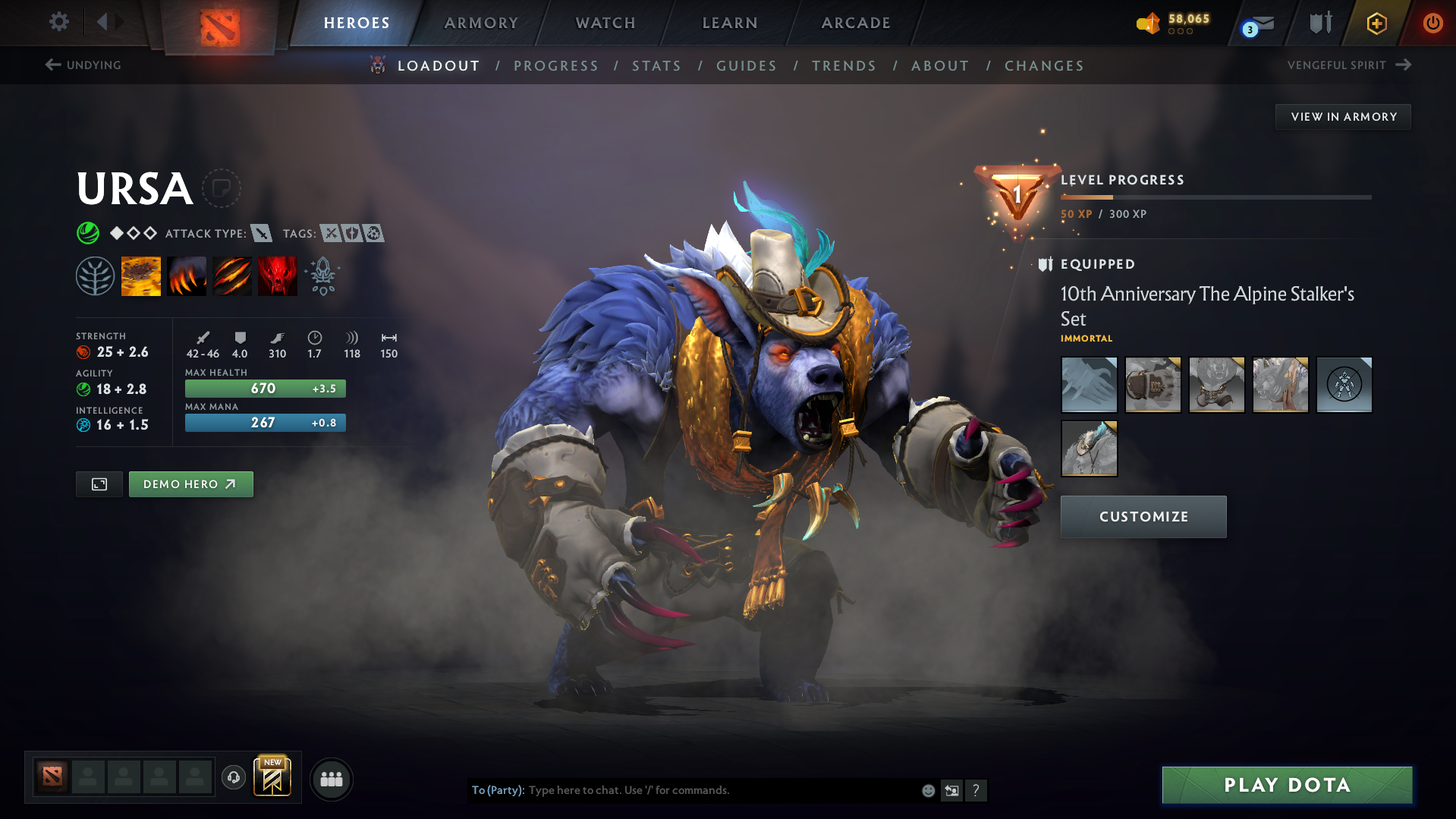Open the settings gear icon

click(58, 22)
